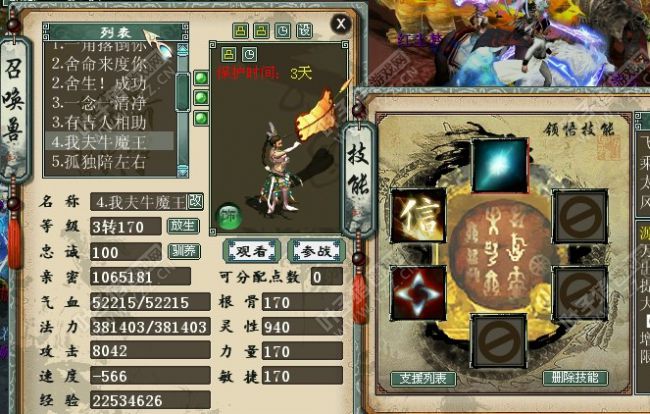The width and height of the screenshot is (650, 414).
Task: Send pet to battle with 参战
Action: click(x=313, y=250)
